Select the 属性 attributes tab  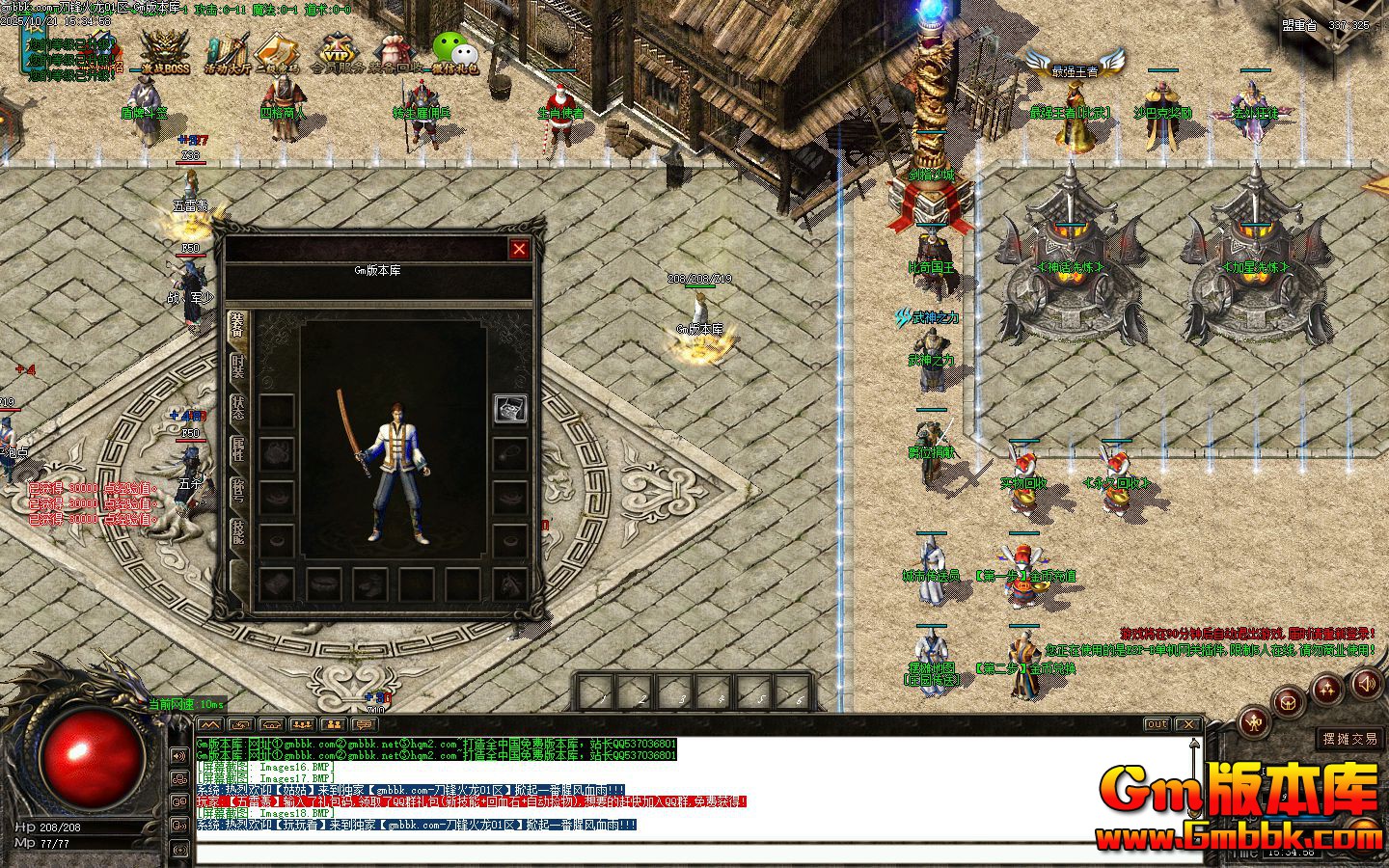tap(238, 449)
